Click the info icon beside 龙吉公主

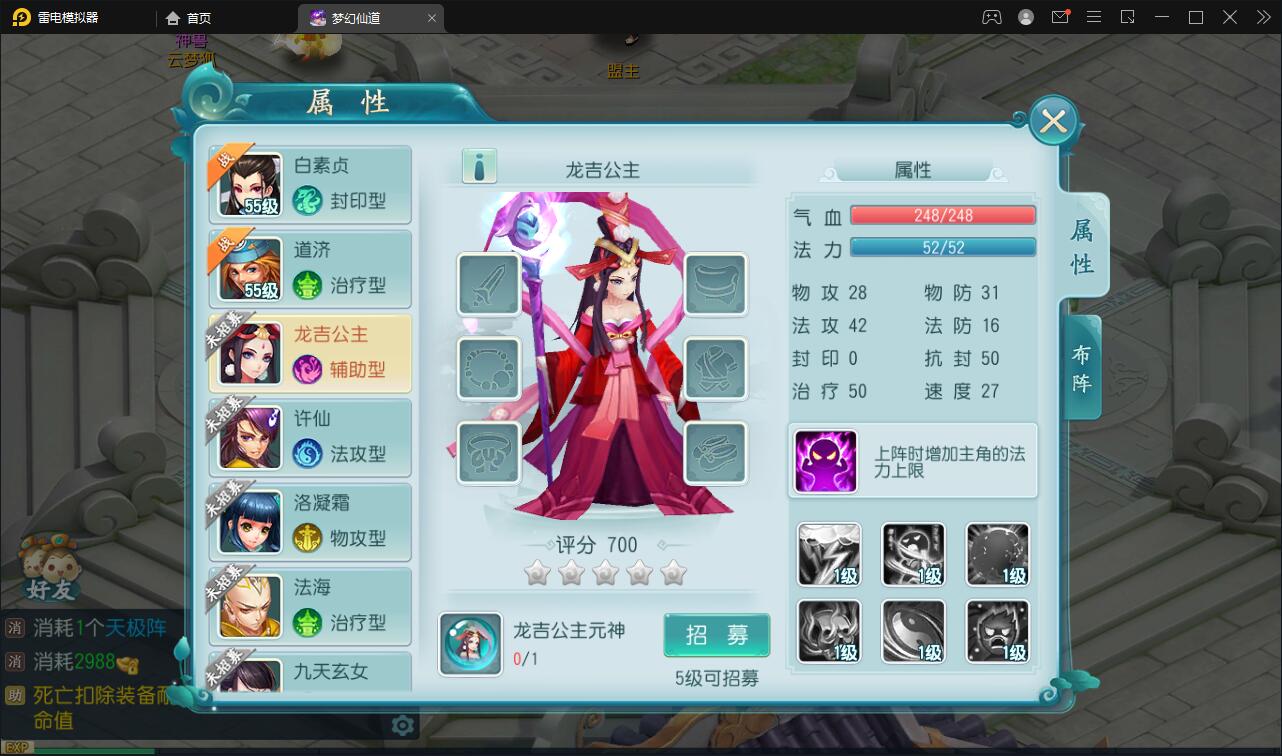[478, 166]
